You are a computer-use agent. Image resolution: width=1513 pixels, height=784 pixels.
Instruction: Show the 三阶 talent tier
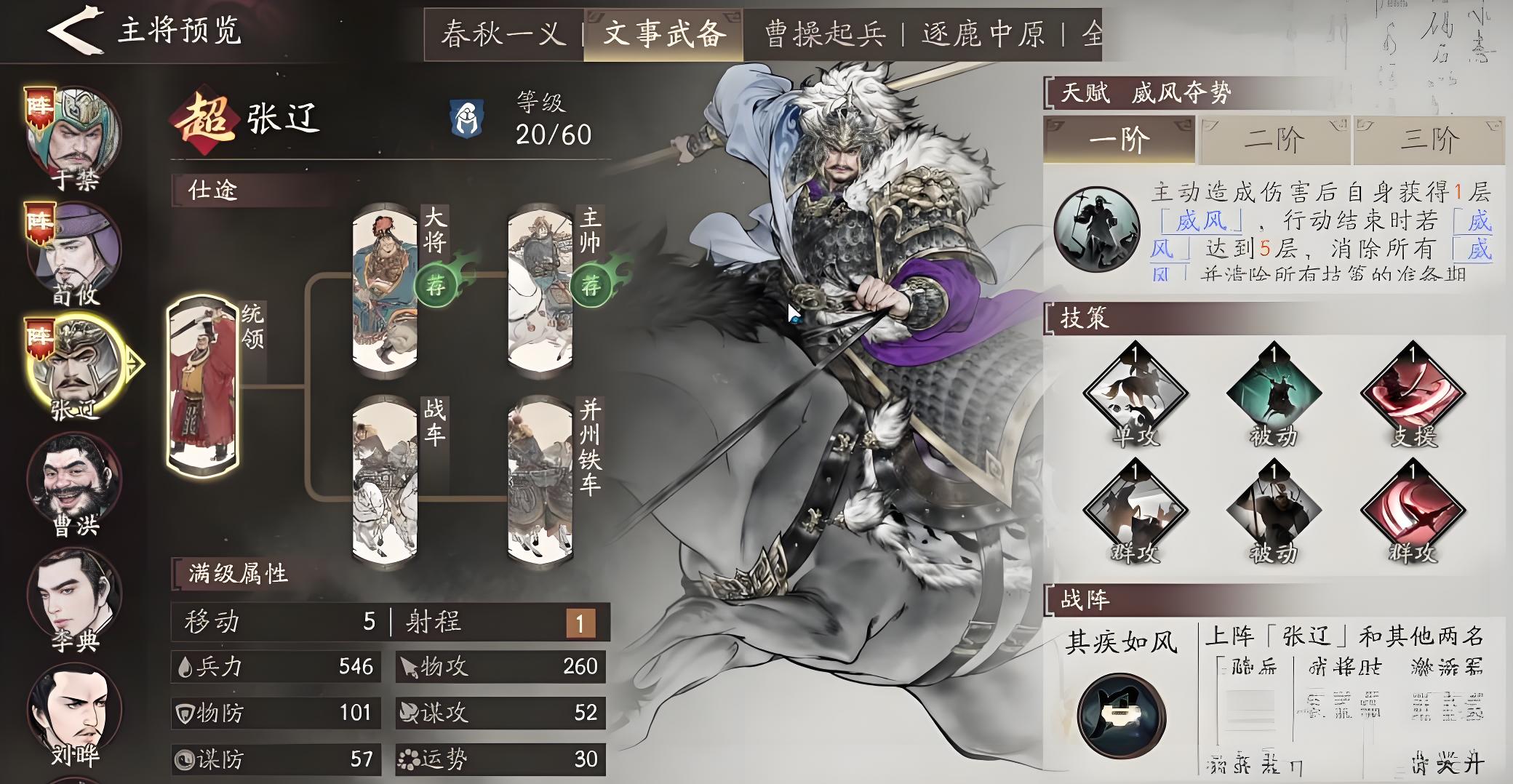coord(1429,140)
